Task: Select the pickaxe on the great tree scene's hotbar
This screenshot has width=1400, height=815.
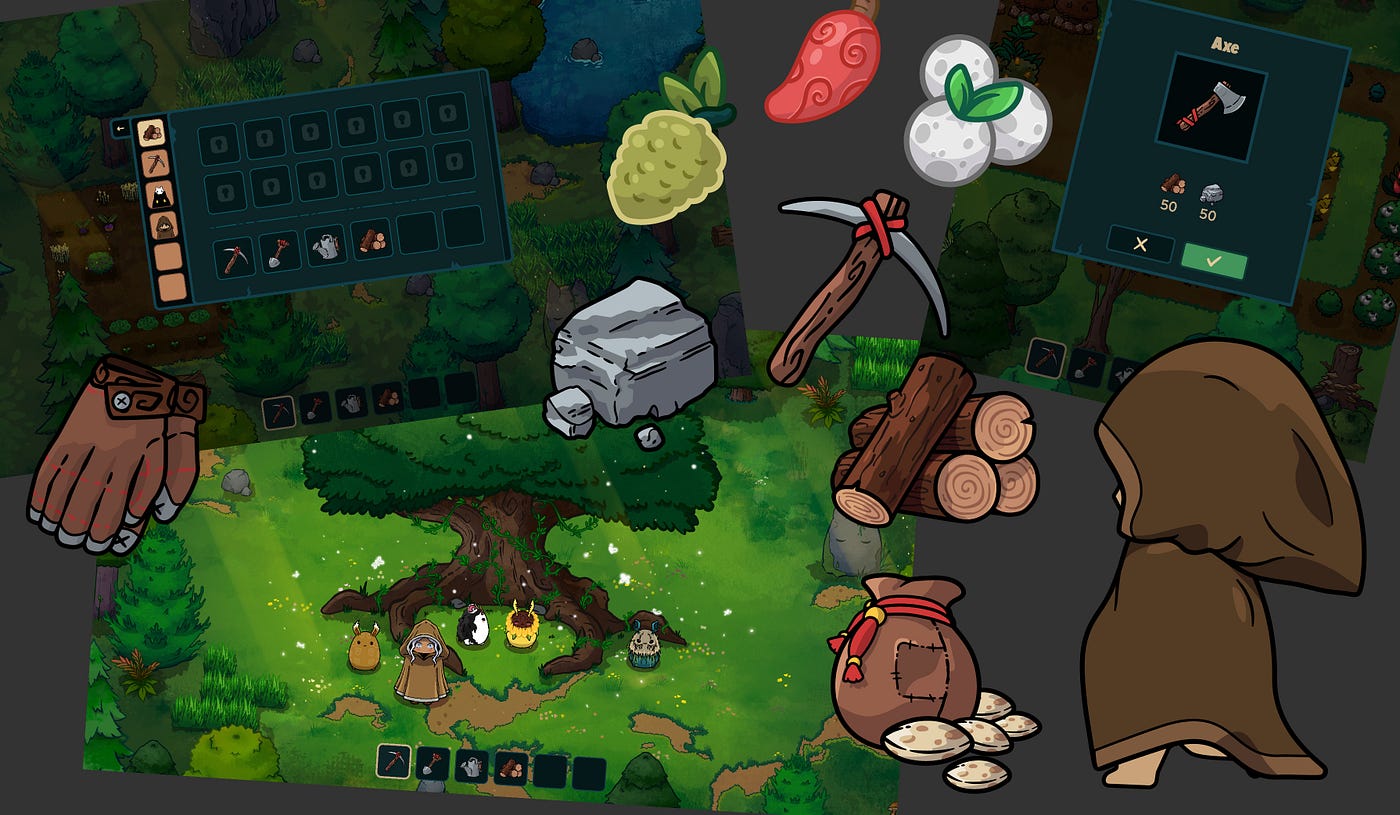Action: (394, 761)
